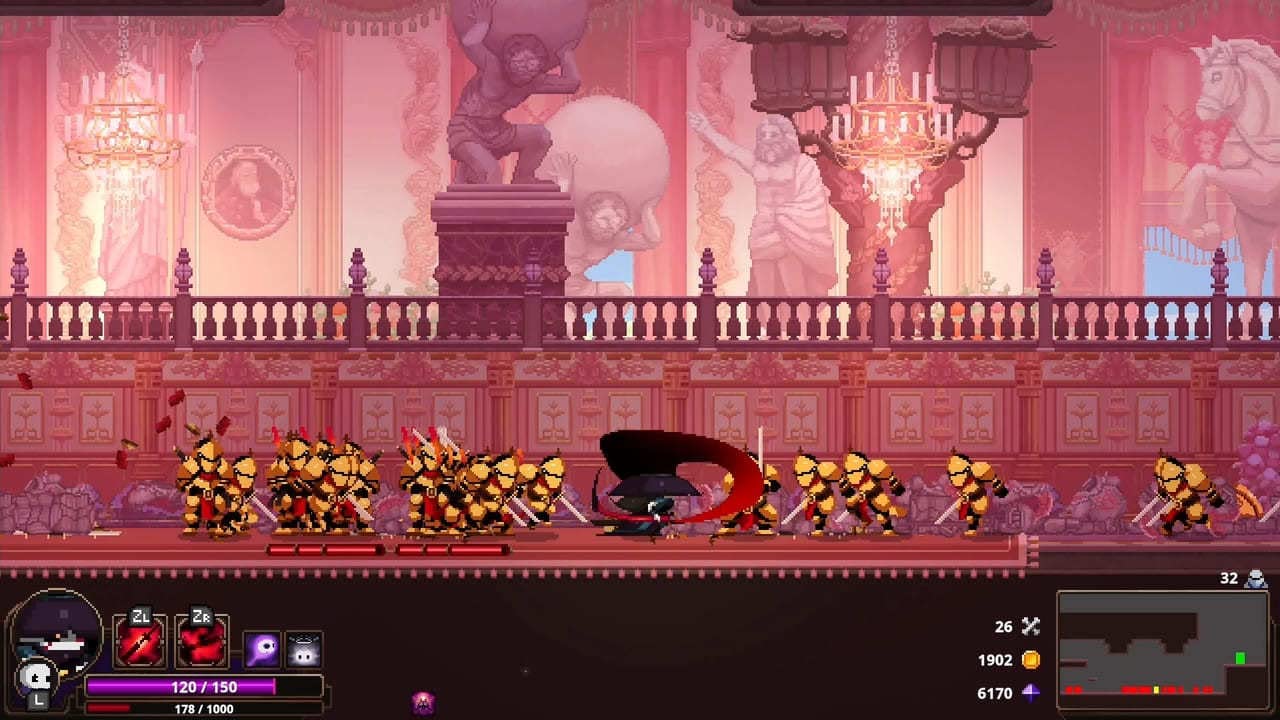Click the purple ghost companion icon

[x=262, y=648]
